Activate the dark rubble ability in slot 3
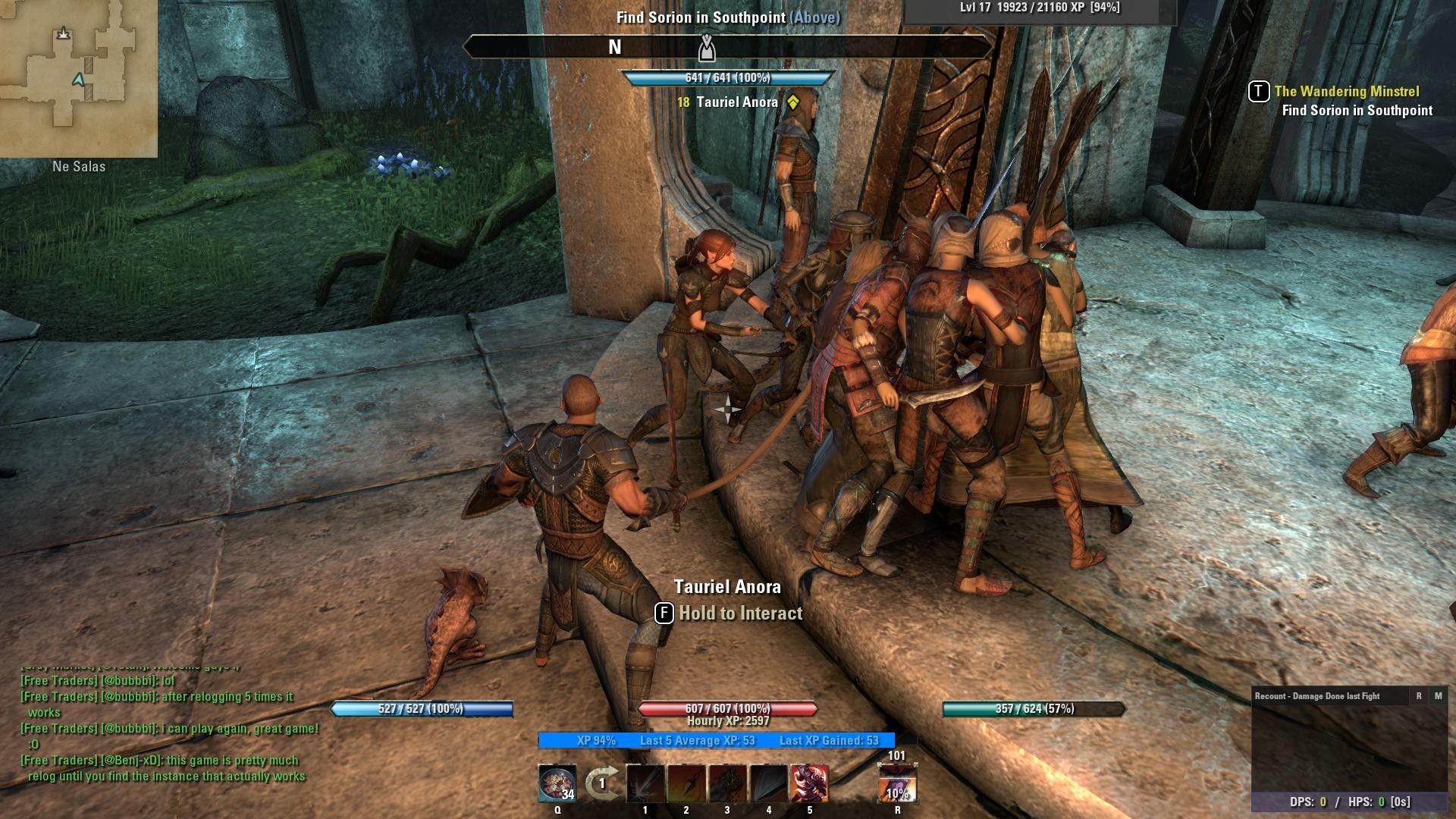Screen dimensions: 1456x819 point(727,783)
